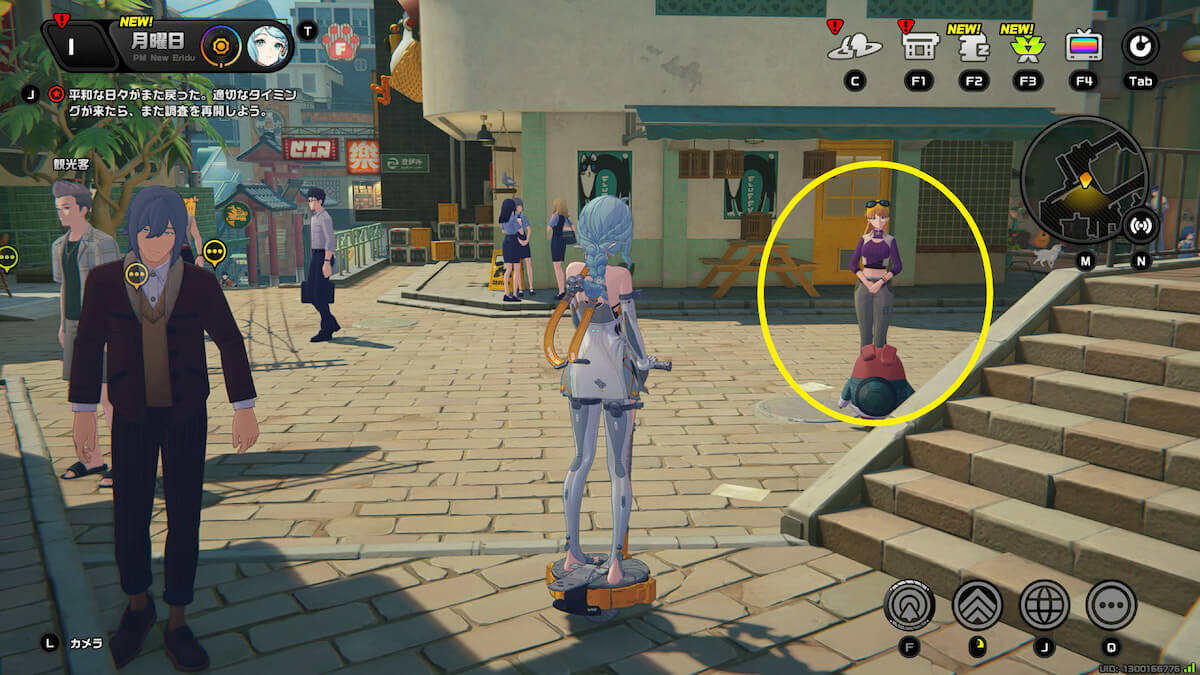The image size is (1200, 675).
Task: Click the camera label in the corner
Action: click(85, 643)
